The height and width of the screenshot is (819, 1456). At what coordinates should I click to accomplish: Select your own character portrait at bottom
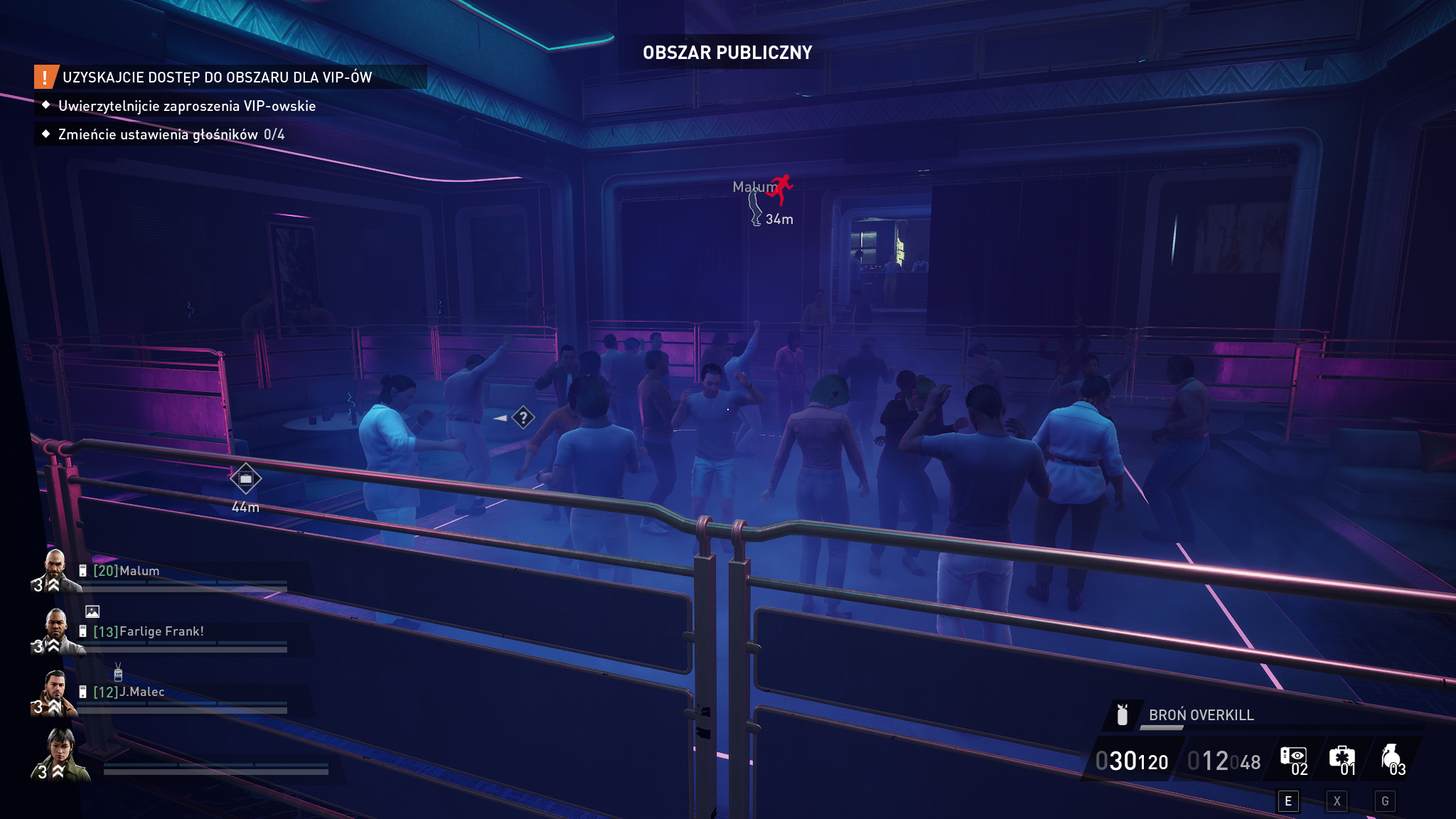[x=61, y=755]
